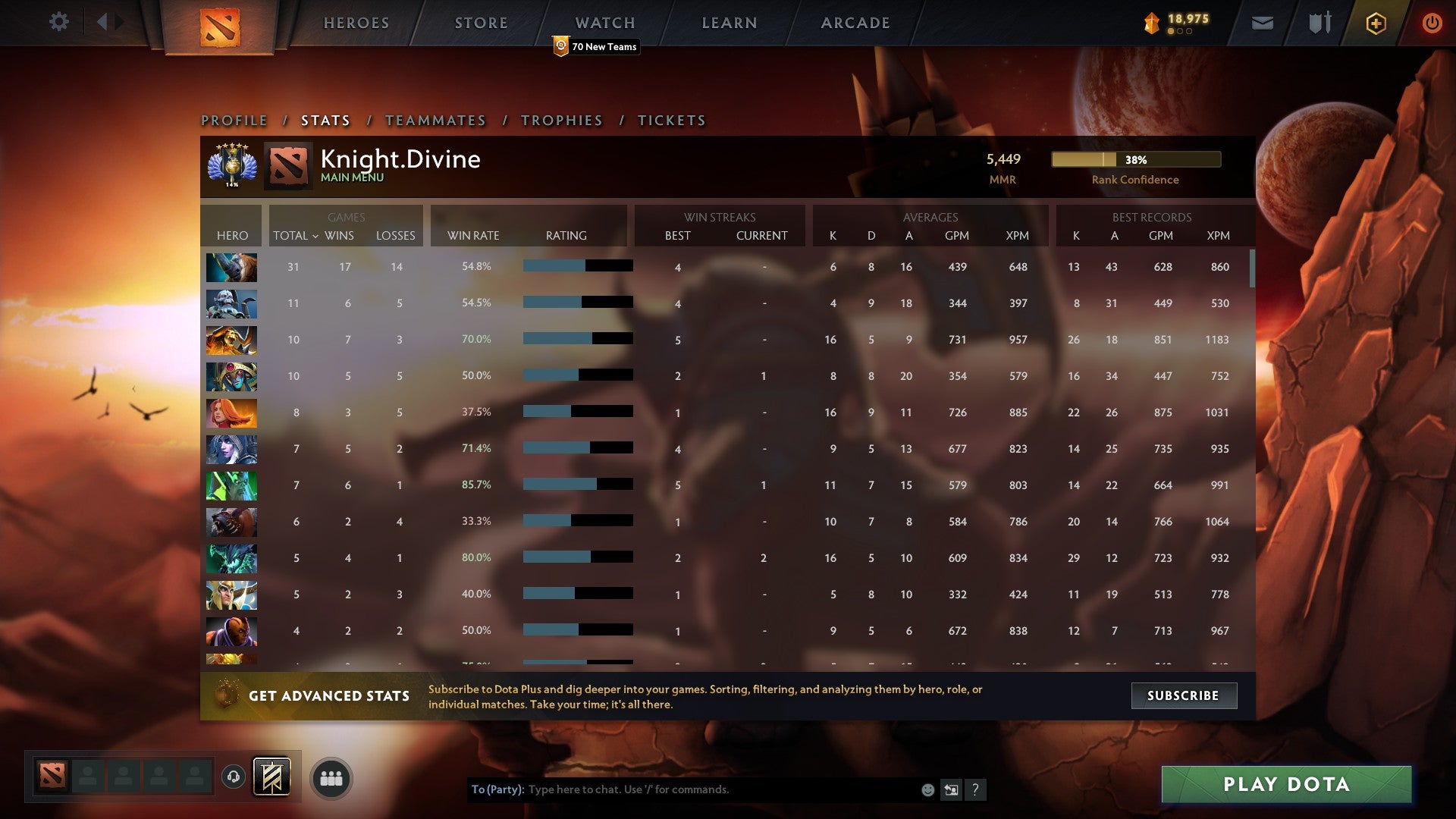The image size is (1456, 819).
Task: Open the 70 New Teams notification
Action: [596, 46]
